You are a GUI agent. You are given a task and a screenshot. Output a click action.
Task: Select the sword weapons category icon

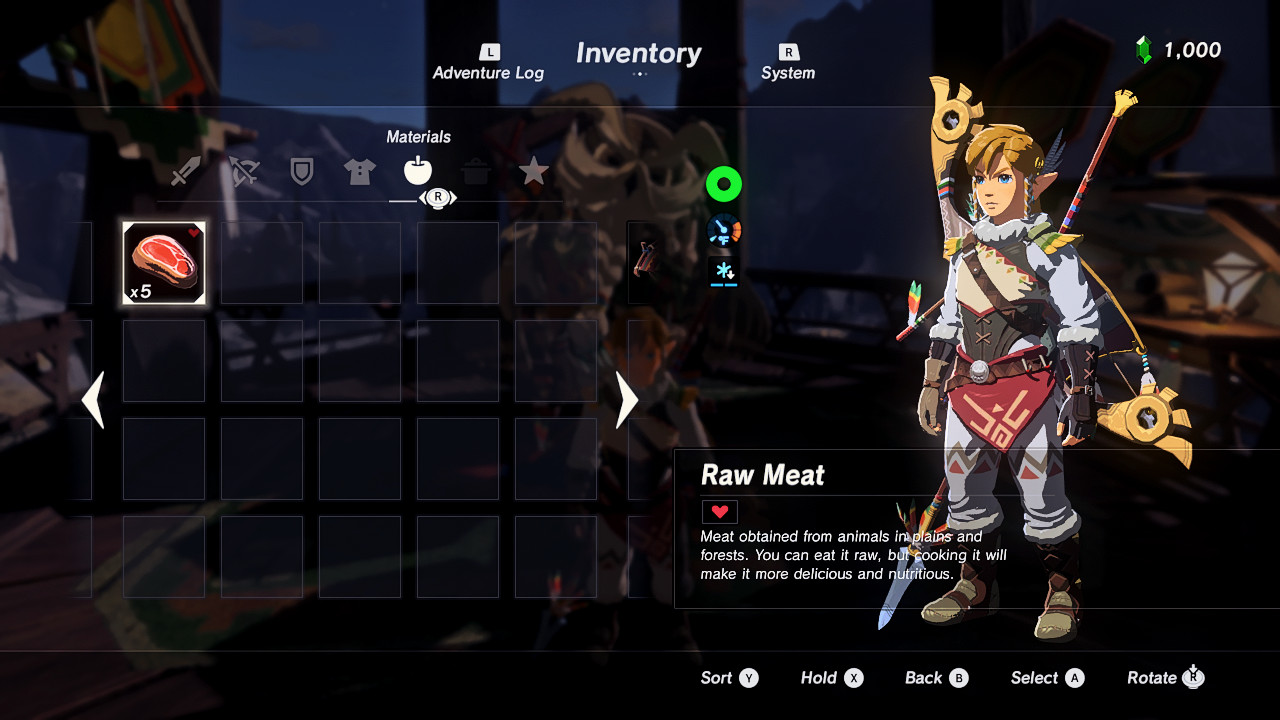[185, 170]
